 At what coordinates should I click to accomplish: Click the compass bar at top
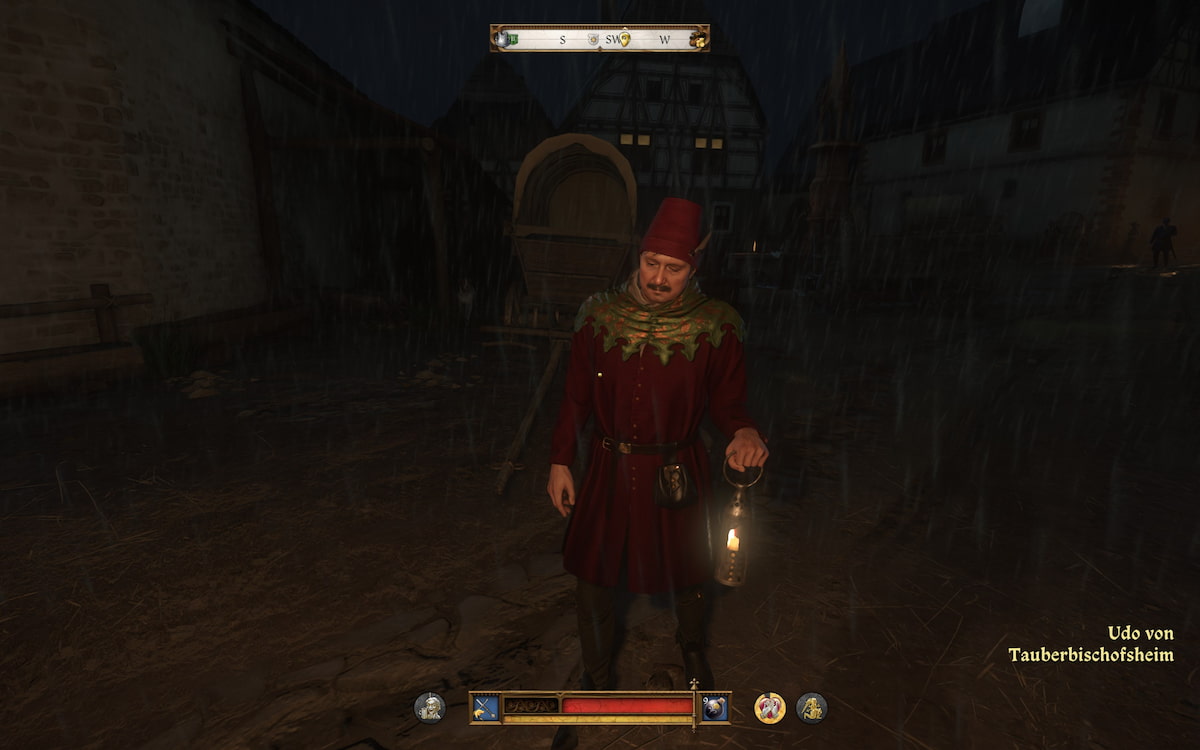[600, 39]
